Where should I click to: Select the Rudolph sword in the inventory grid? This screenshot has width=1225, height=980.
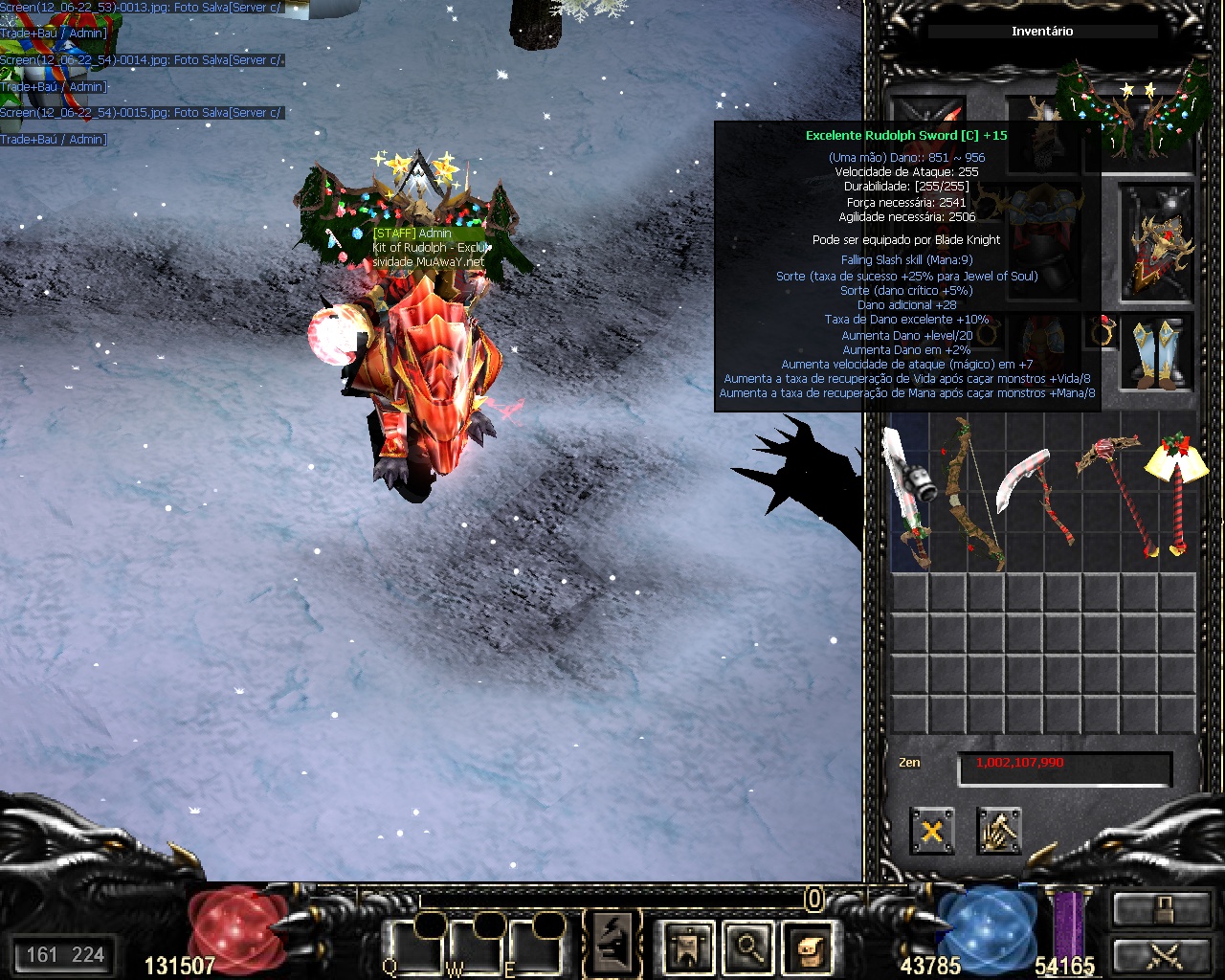(908, 498)
